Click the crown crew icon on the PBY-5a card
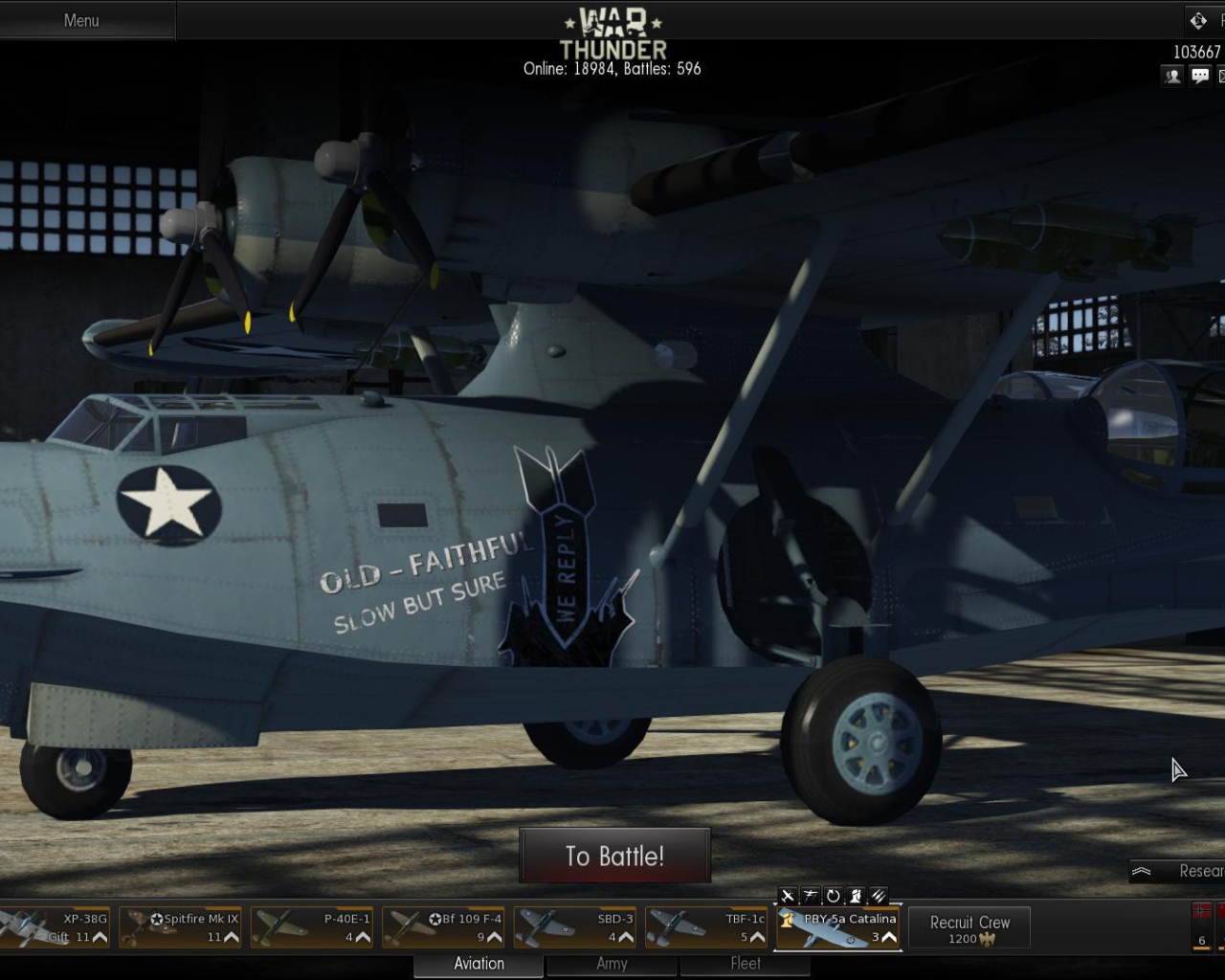The width and height of the screenshot is (1225, 980). (x=785, y=919)
